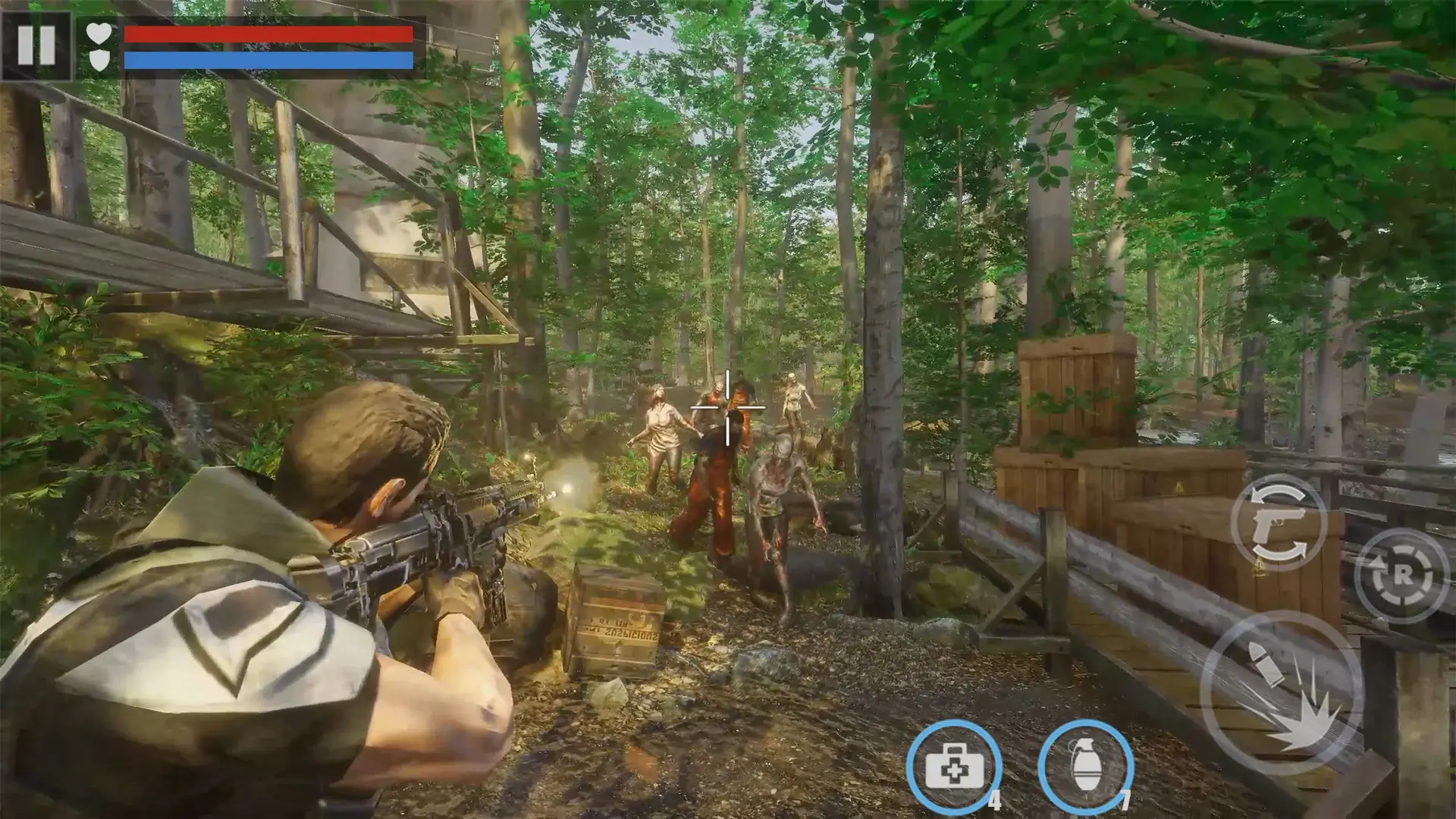
Task: Tap the crosshair at screen center
Action: click(730, 408)
